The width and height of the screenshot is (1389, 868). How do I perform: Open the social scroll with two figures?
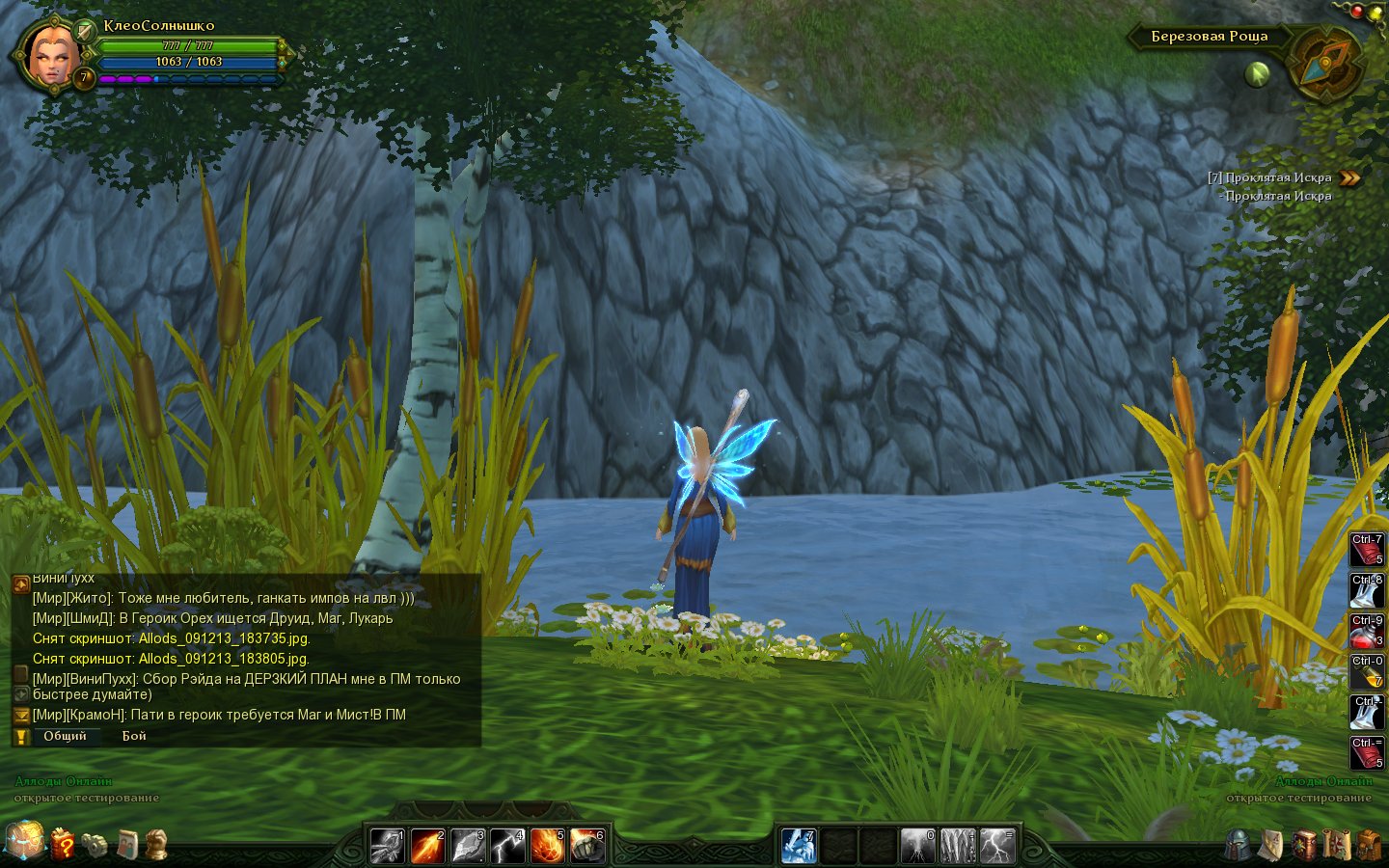(126, 845)
